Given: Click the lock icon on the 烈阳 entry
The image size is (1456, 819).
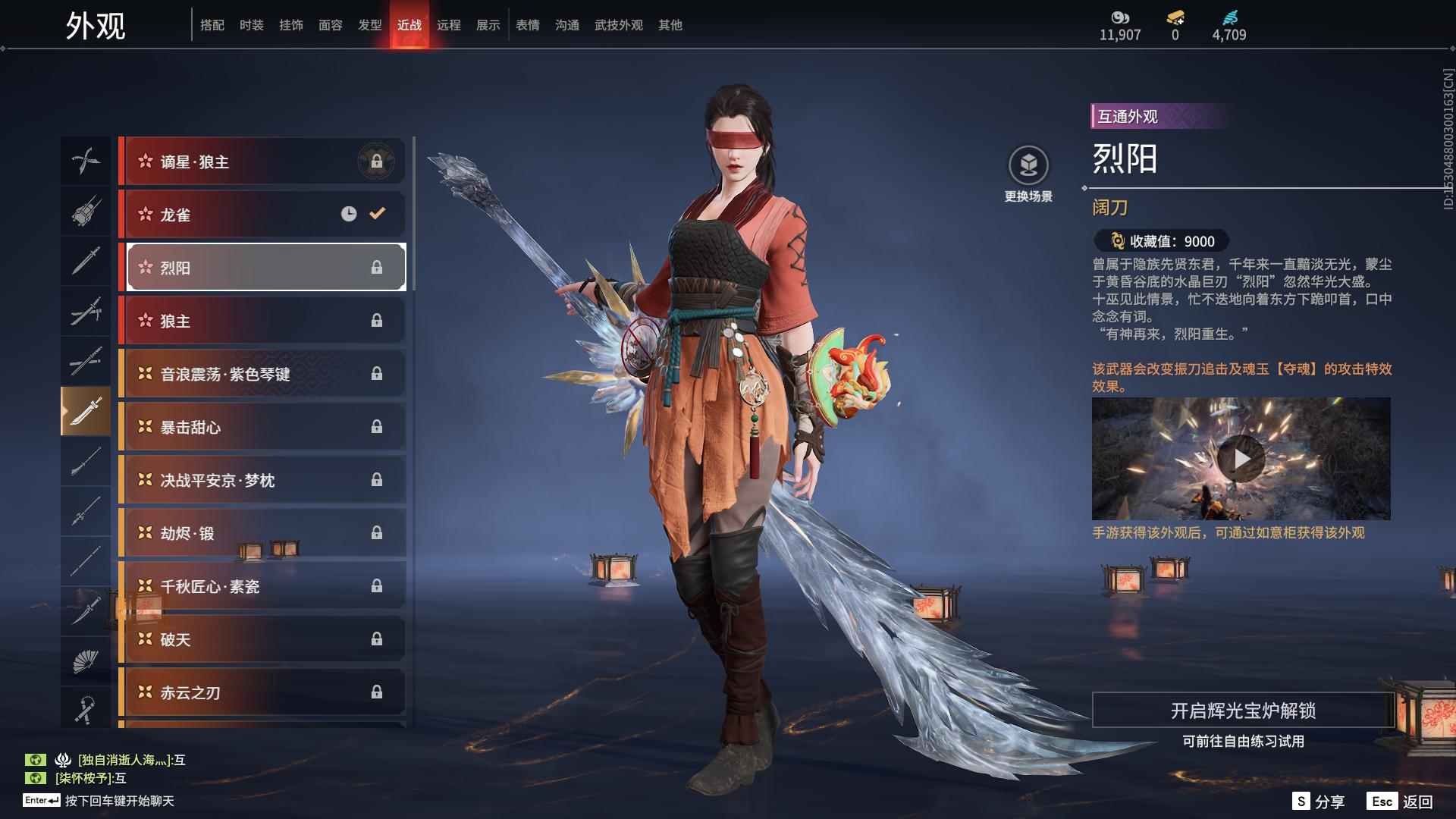Looking at the screenshot, I should point(377,267).
